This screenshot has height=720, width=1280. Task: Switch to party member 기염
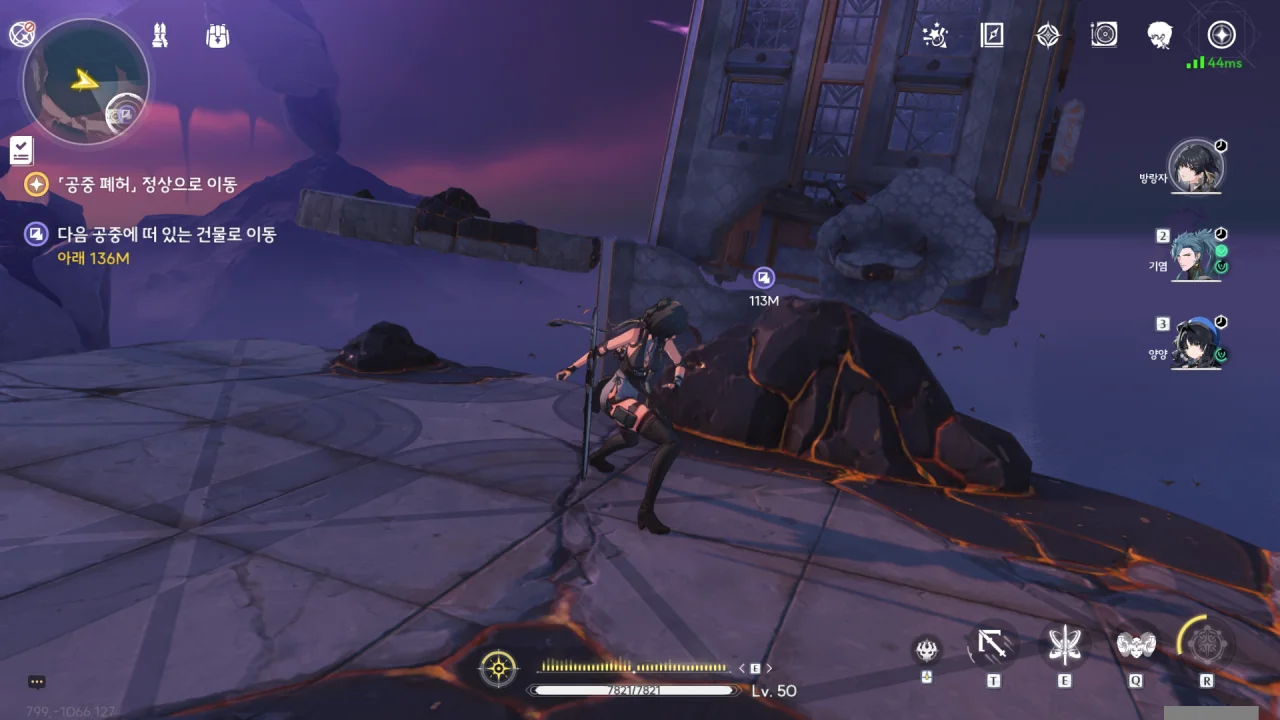1196,256
